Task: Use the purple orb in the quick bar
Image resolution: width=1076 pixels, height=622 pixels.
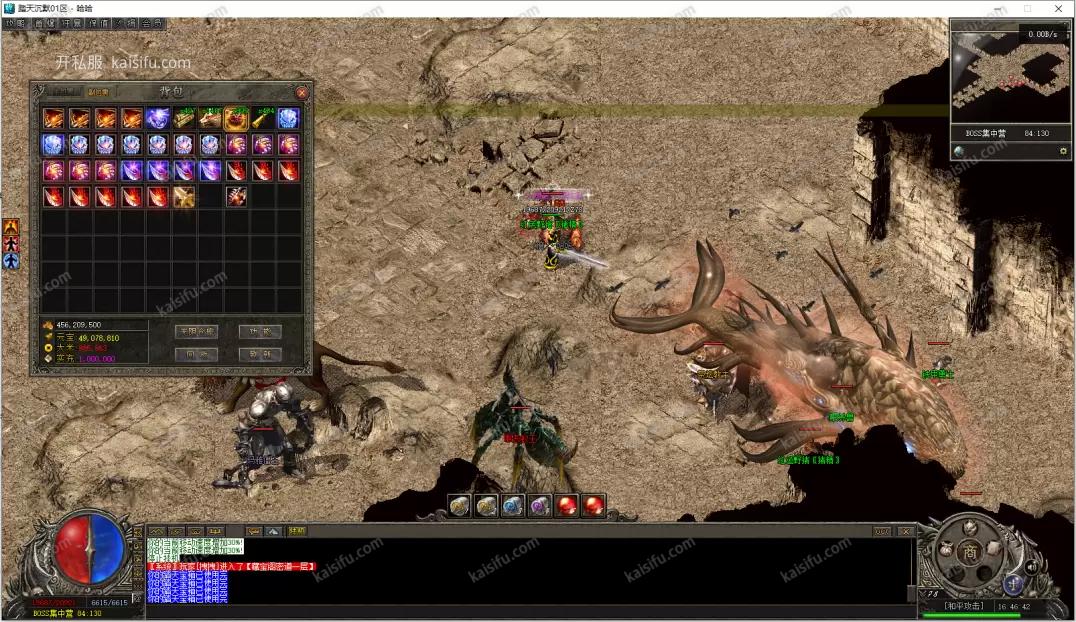Action: [540, 506]
